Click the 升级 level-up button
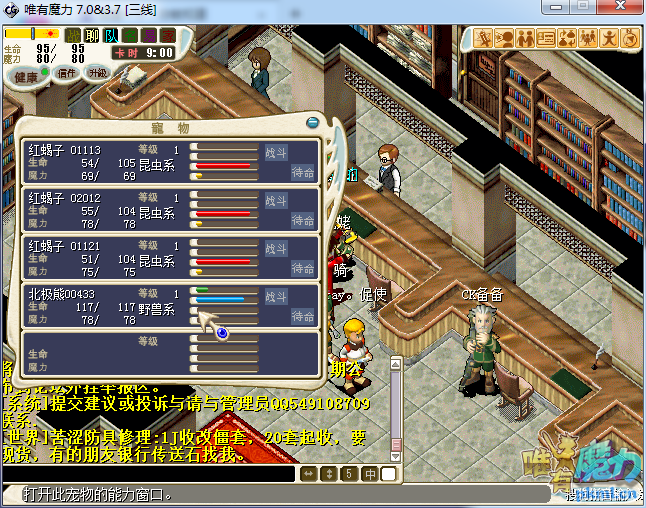Screen dimensions: 646x508 97,73
